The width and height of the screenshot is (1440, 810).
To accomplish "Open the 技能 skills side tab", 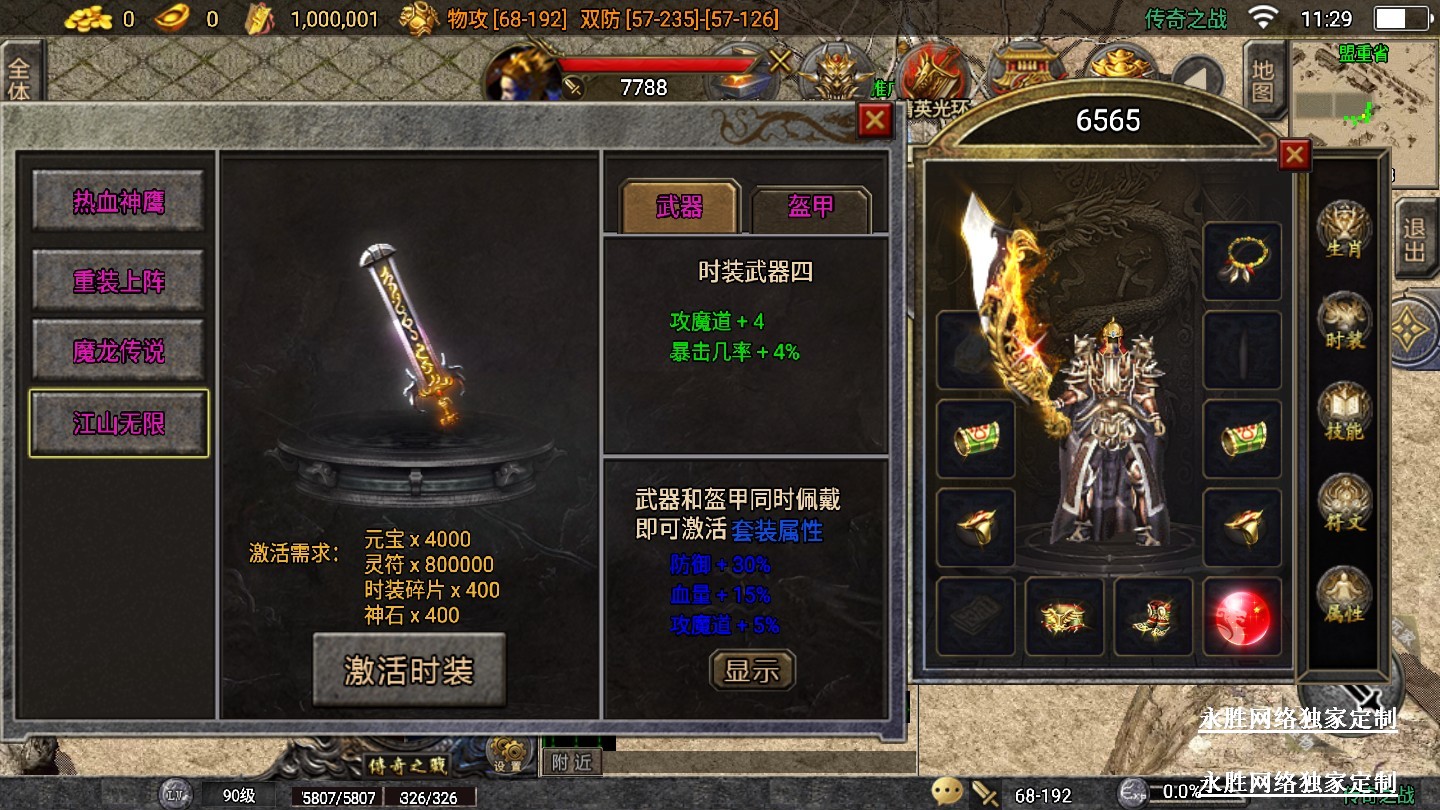I will pos(1343,413).
